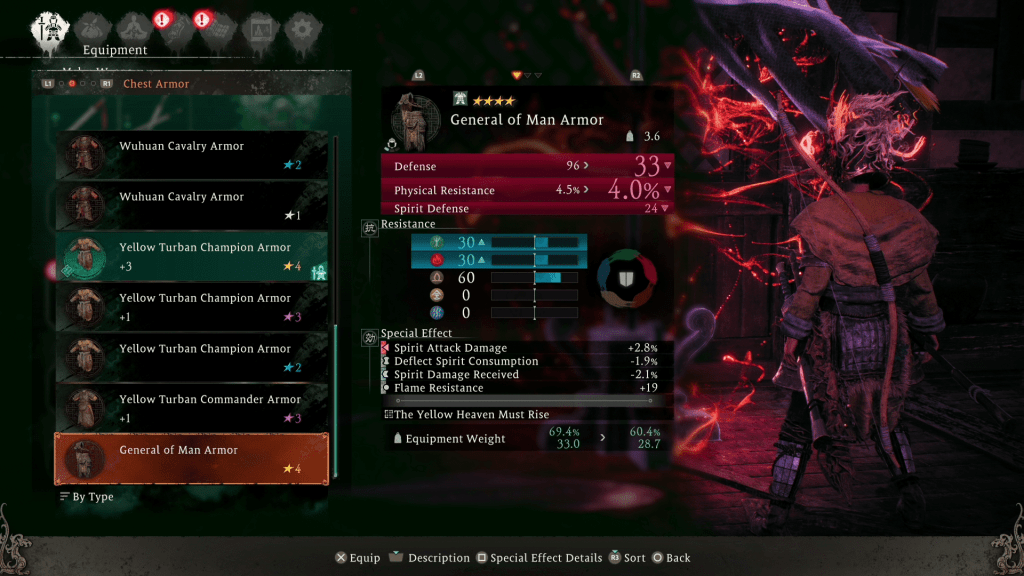Switch to the meditating figure tab
The width and height of the screenshot is (1024, 576).
[132, 27]
